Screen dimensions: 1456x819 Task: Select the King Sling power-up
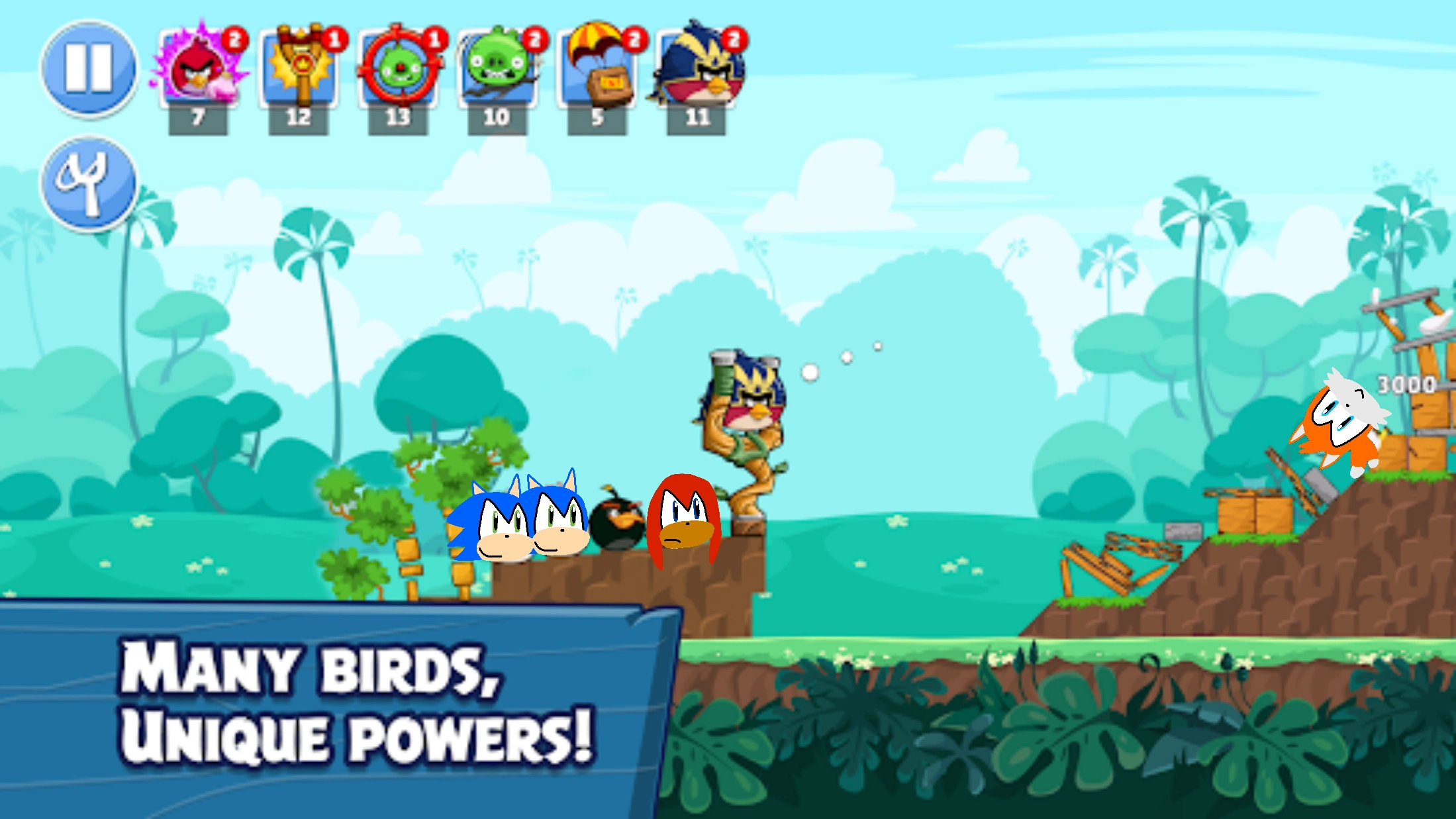pos(299,68)
